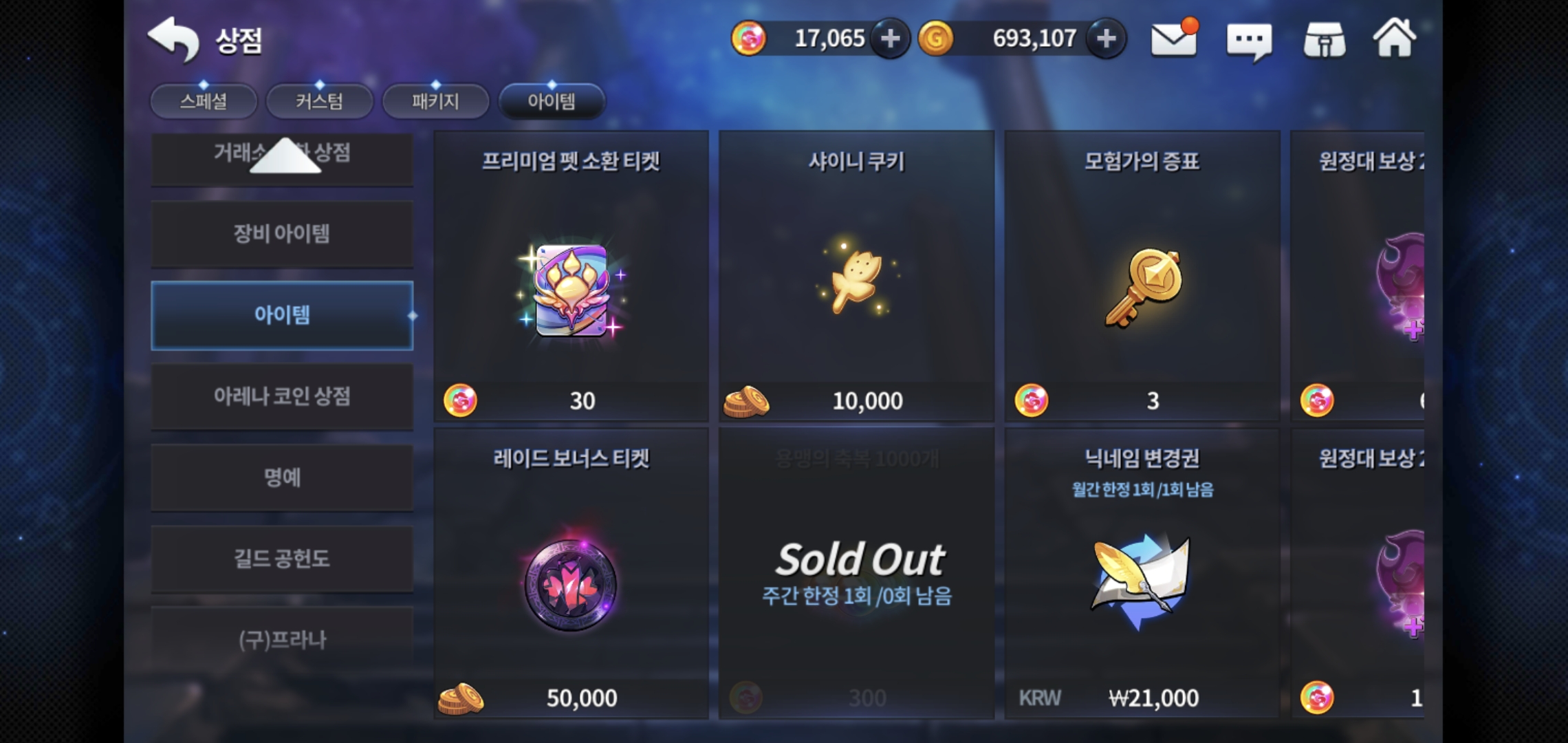The height and width of the screenshot is (743, 1568).
Task: Click the back arrow next to 상점
Action: tap(175, 40)
